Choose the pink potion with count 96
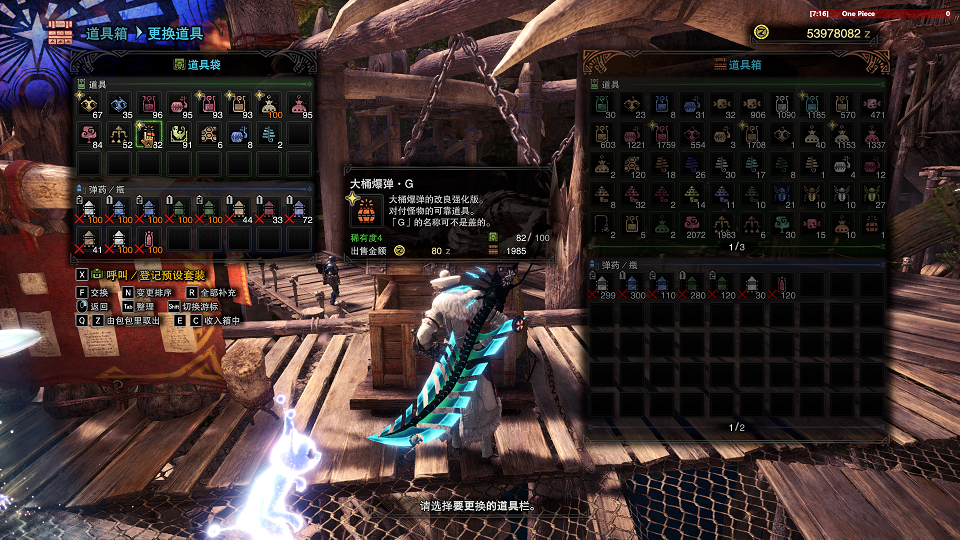 tap(149, 104)
